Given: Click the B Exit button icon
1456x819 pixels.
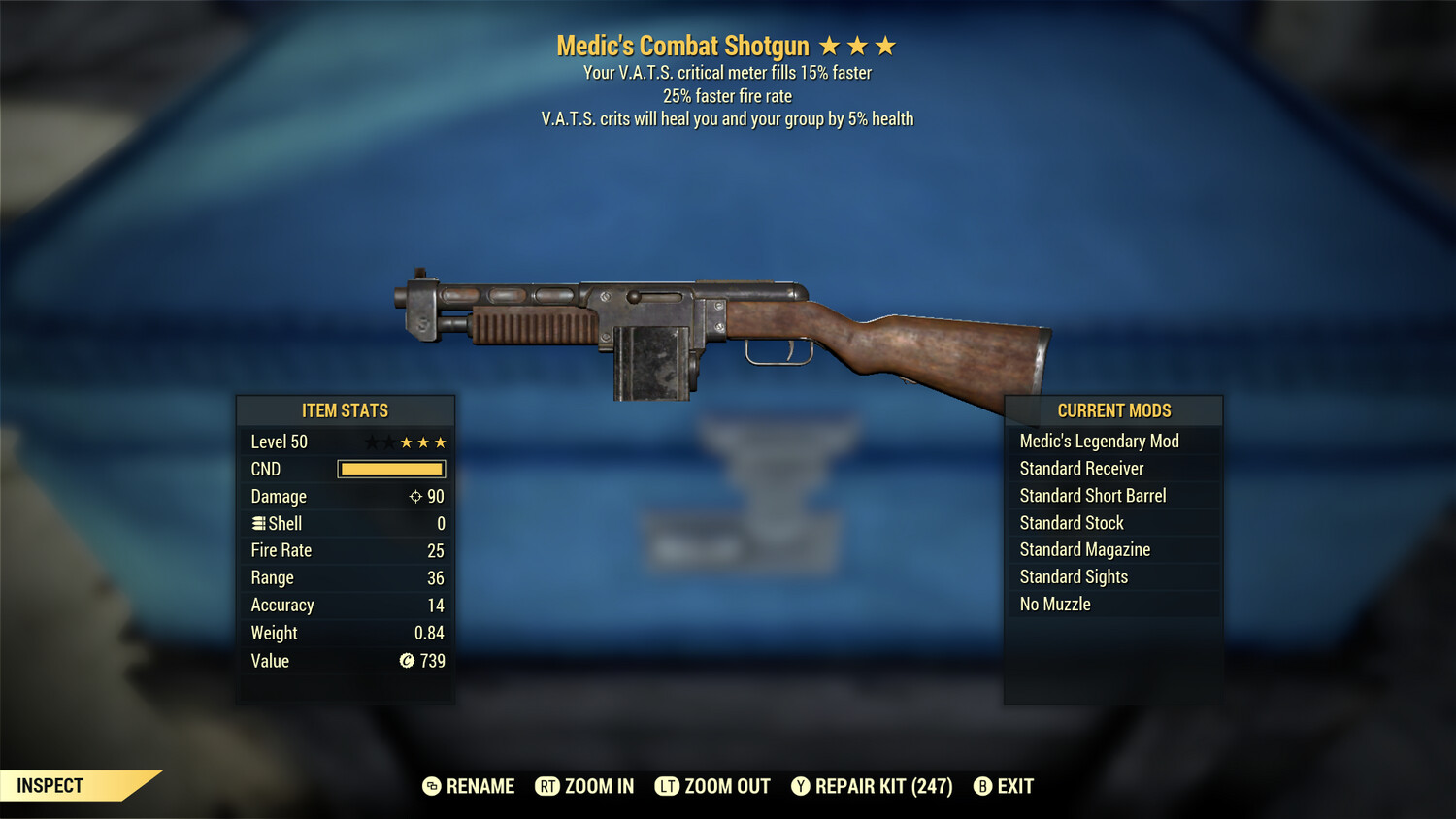Looking at the screenshot, I should click(982, 786).
